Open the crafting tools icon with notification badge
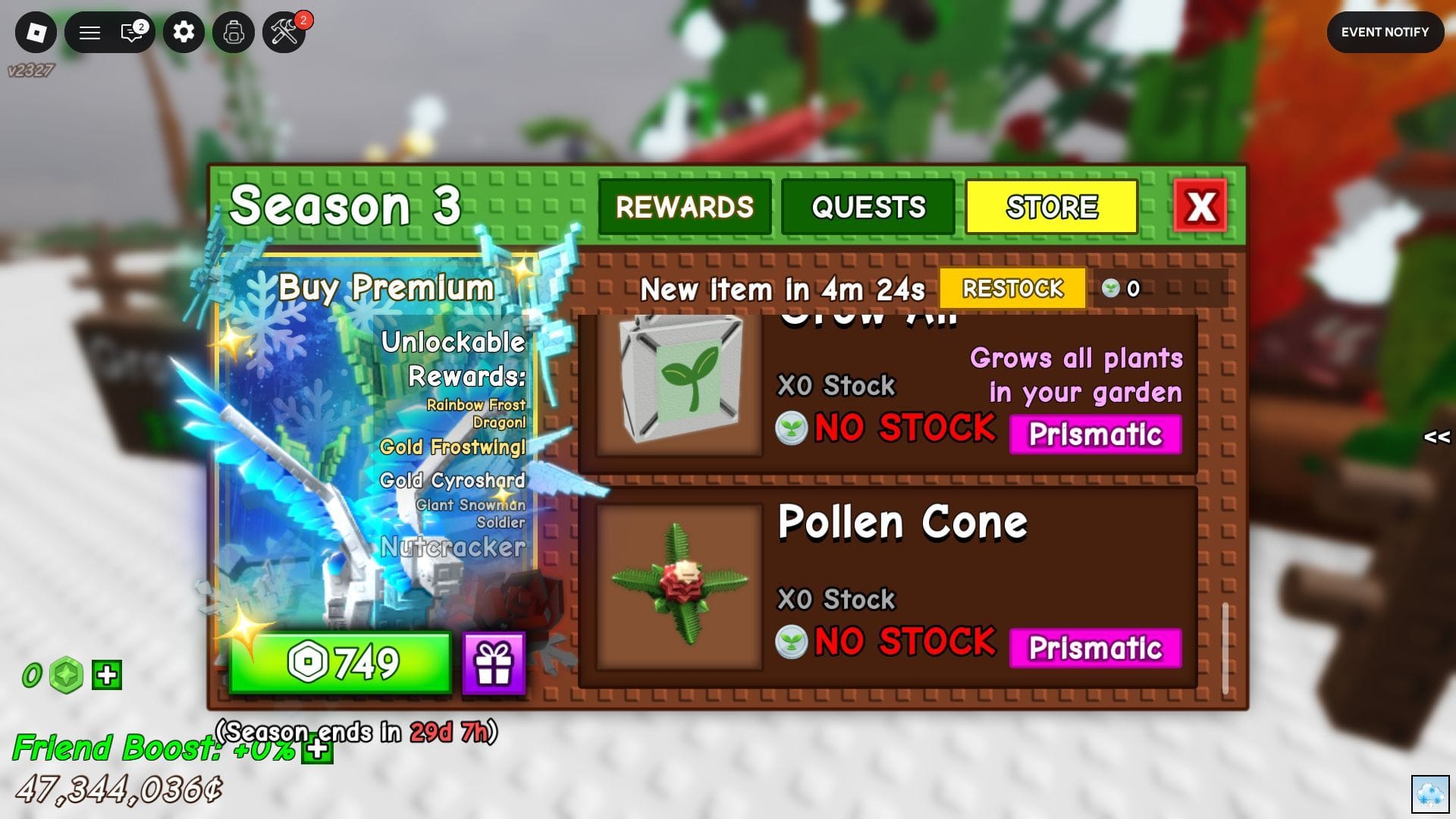 pos(285,33)
